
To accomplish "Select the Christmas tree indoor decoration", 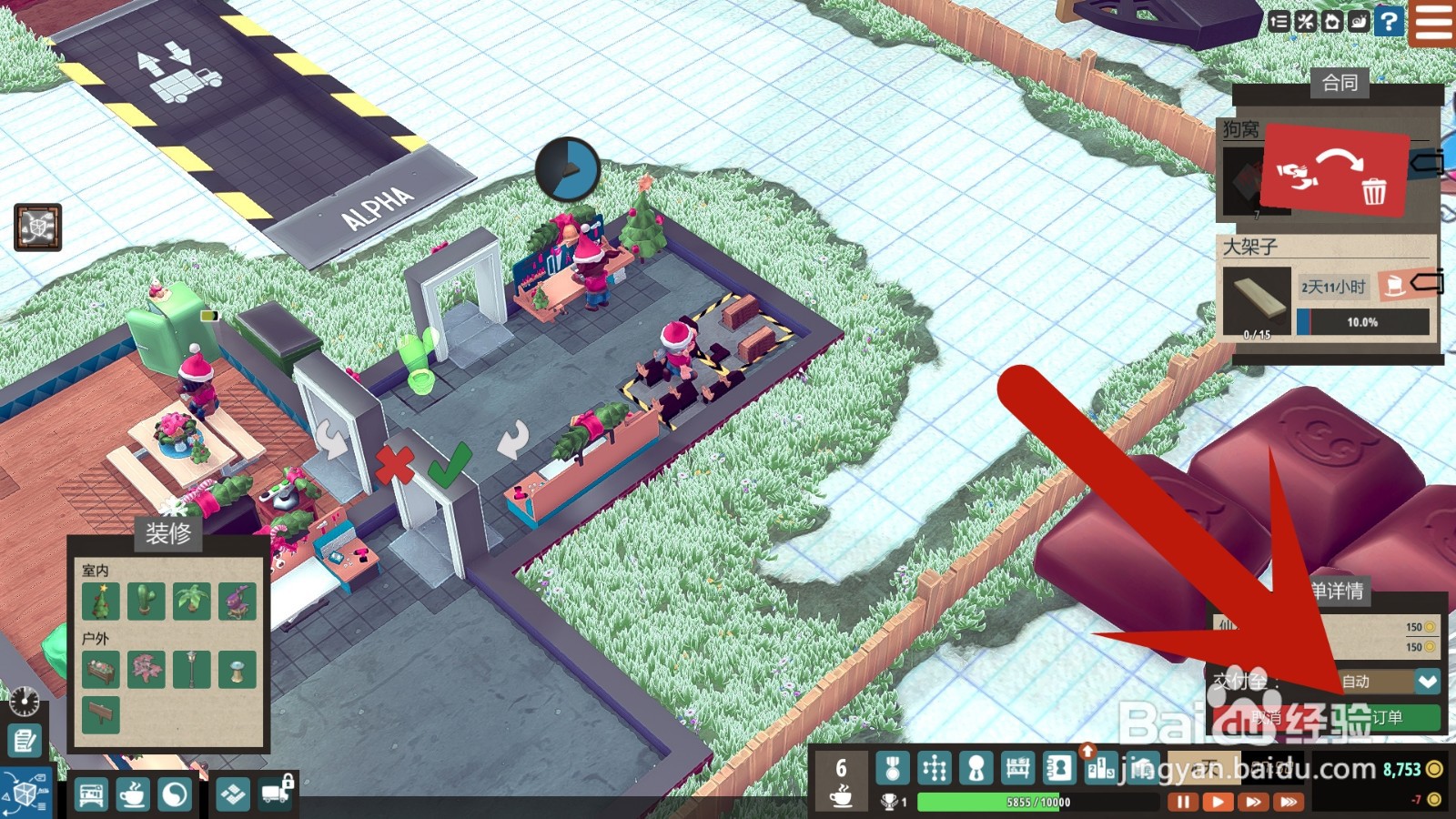I will point(101,602).
